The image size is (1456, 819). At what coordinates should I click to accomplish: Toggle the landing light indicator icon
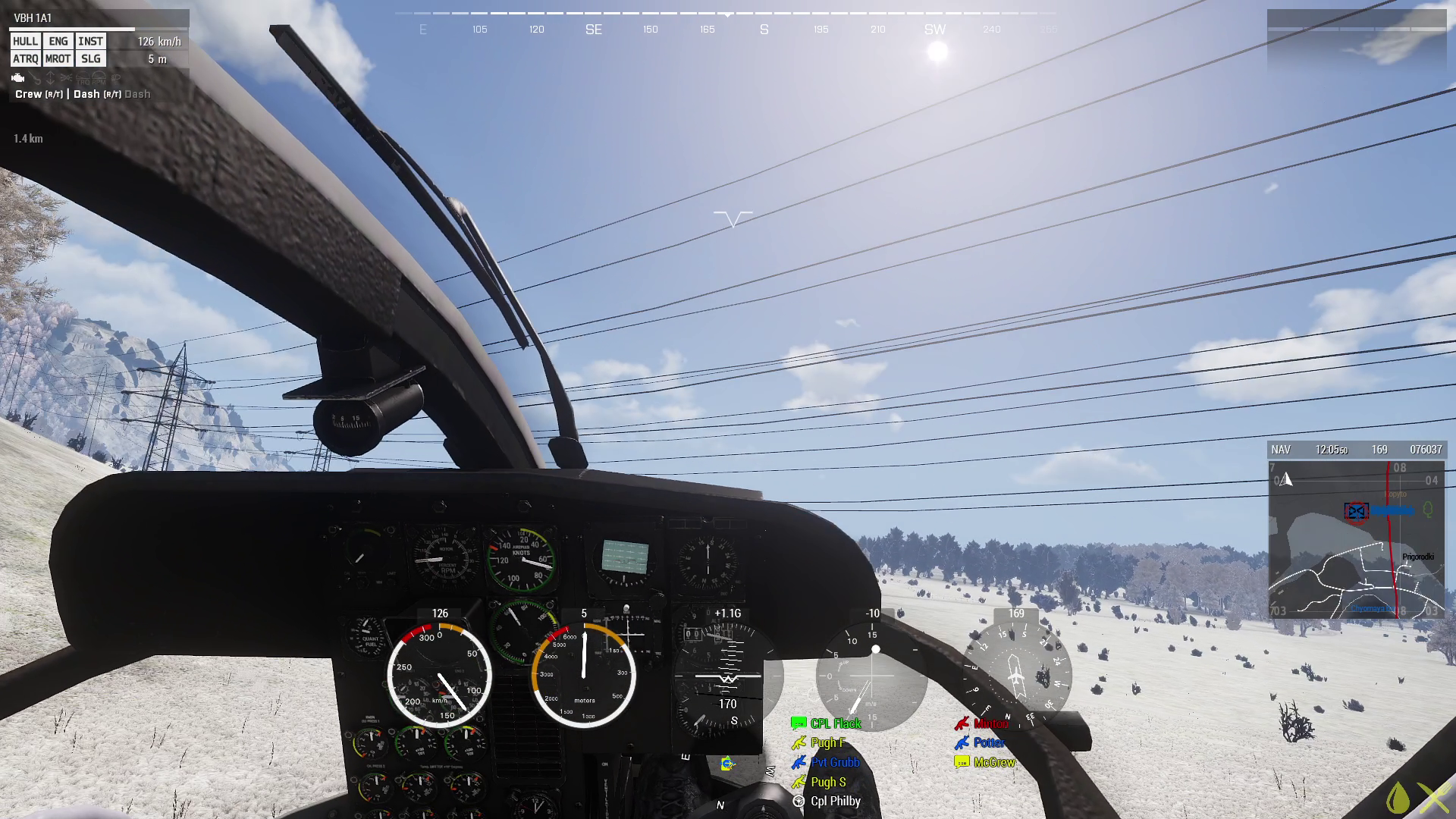66,79
